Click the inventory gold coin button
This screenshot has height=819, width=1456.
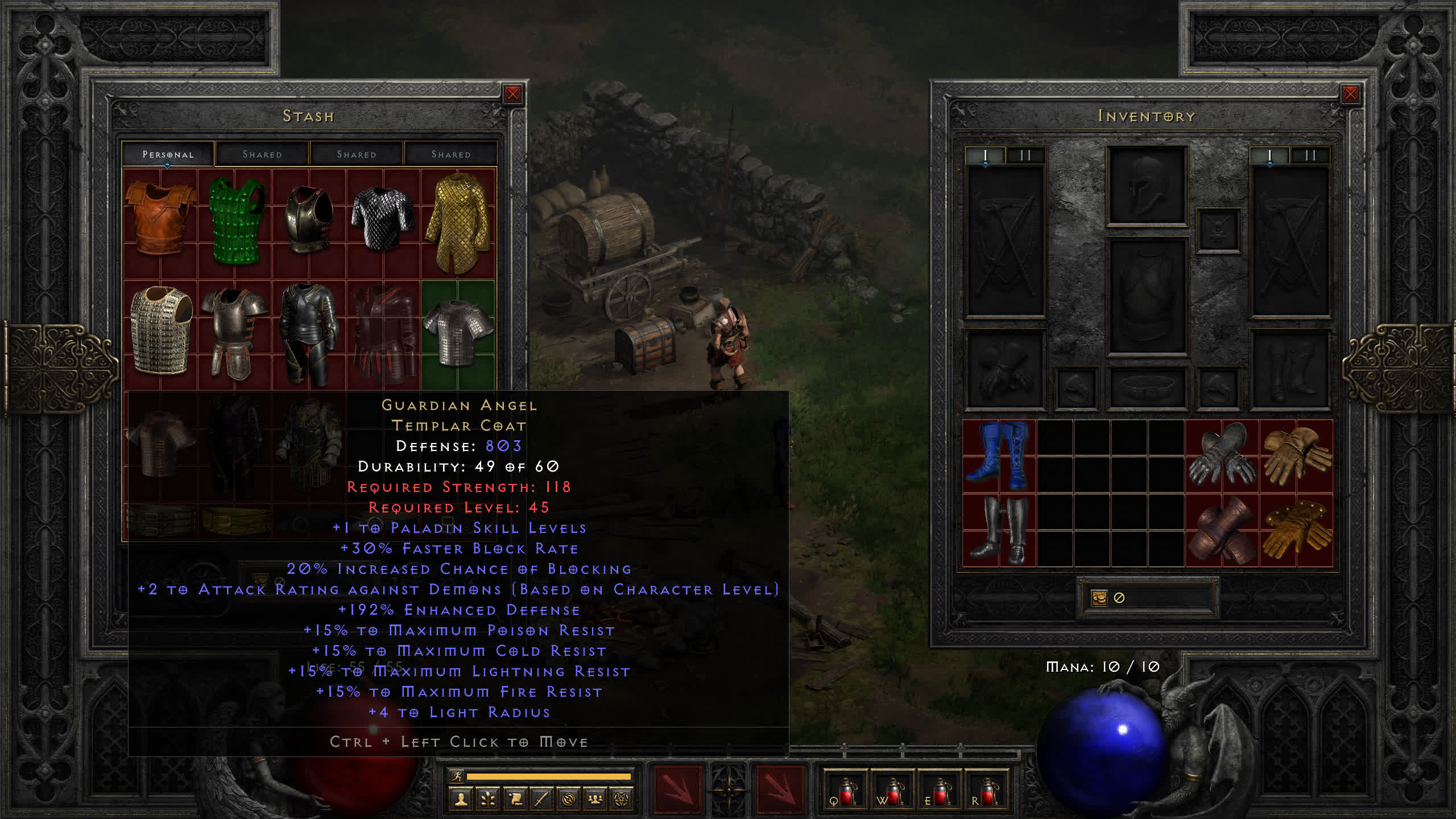(x=1099, y=598)
